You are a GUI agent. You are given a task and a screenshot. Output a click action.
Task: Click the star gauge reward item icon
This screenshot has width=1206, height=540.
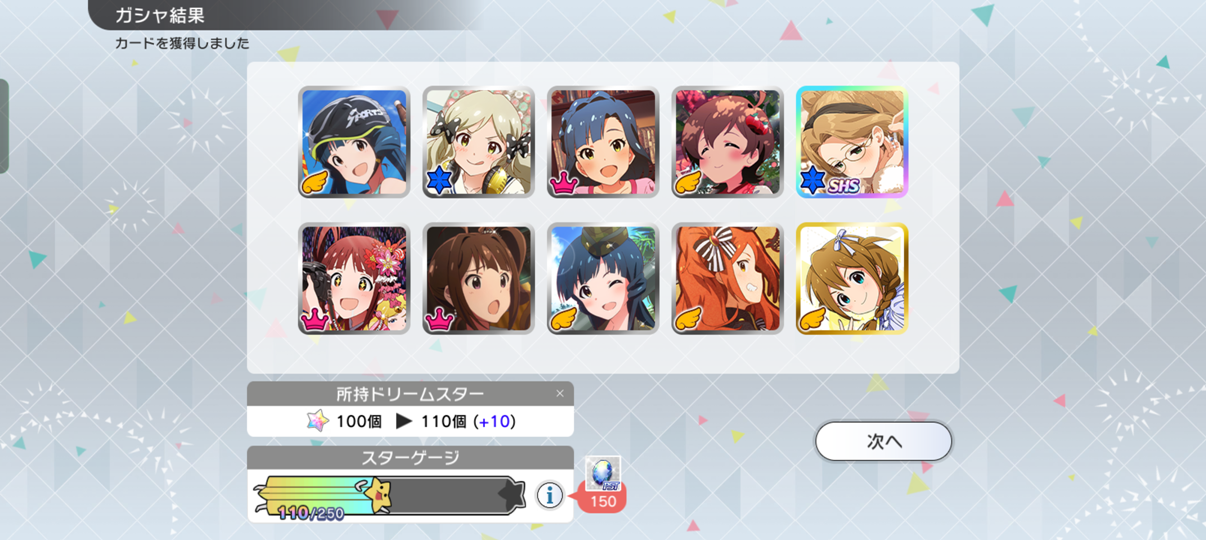pyautogui.click(x=603, y=473)
